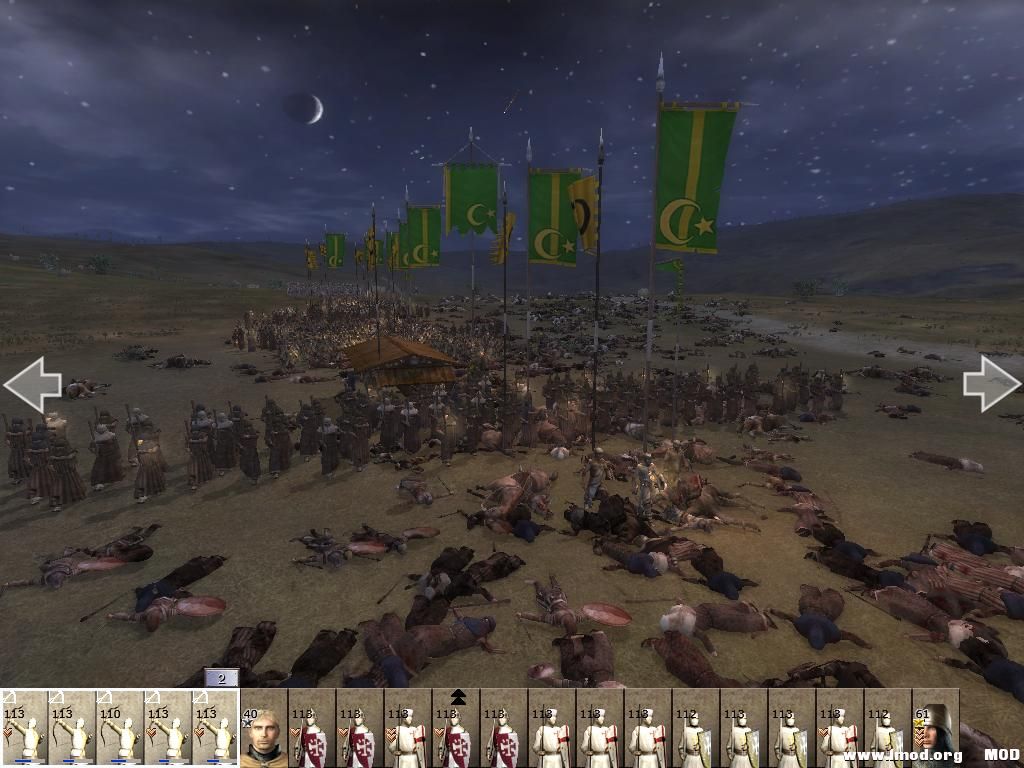Select the archer unit card showing 110
The image size is (1024, 768).
(x=120, y=731)
